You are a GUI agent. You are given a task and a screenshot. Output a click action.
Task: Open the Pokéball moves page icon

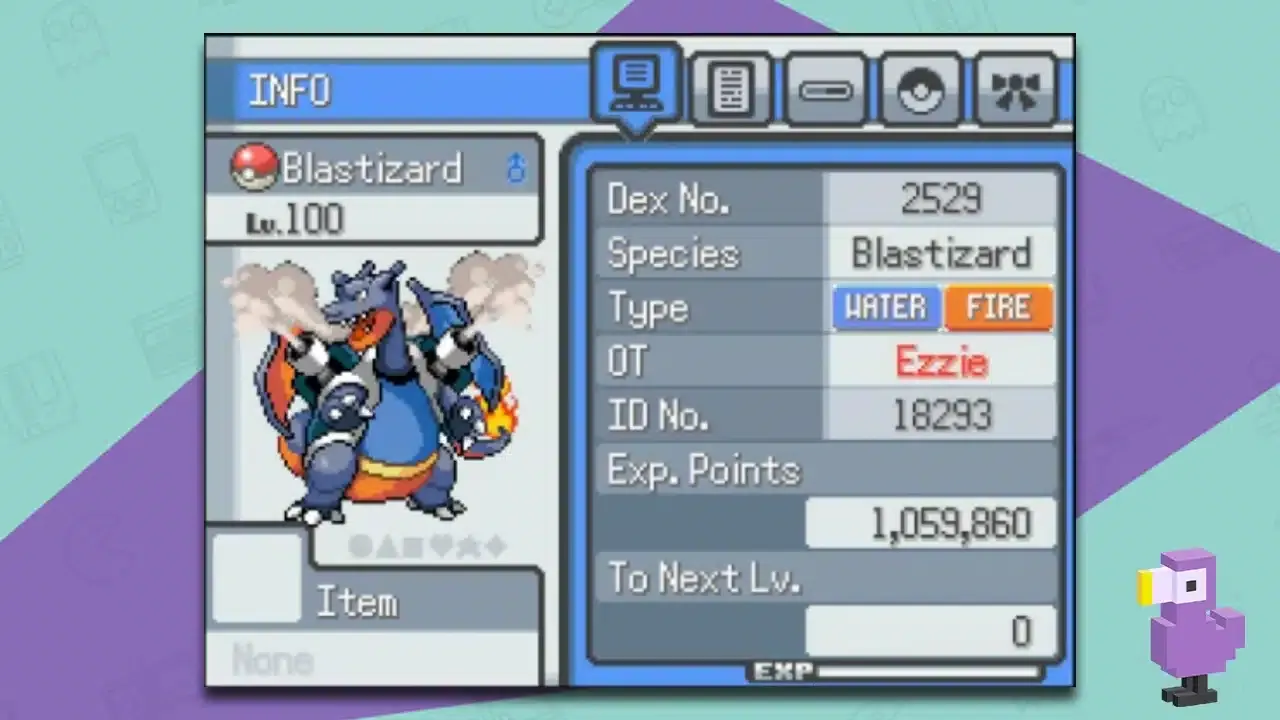pos(920,89)
